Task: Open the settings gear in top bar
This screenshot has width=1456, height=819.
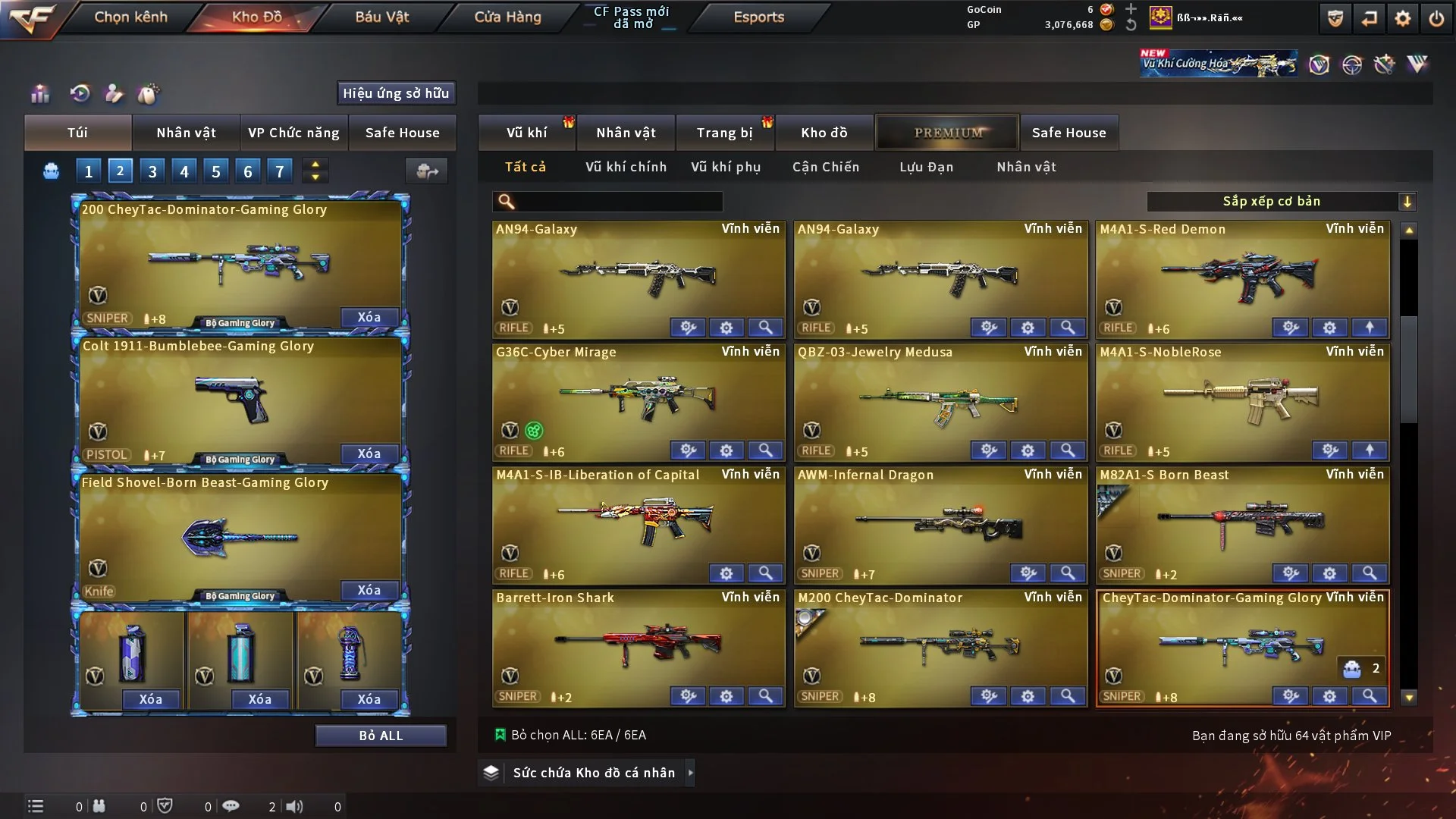Action: (x=1403, y=18)
